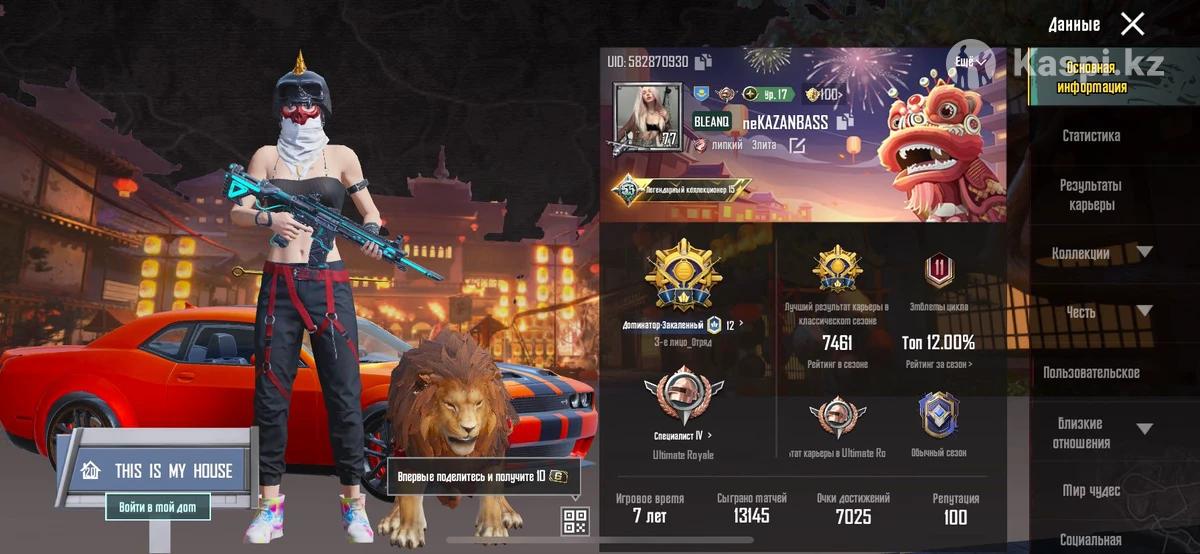Switch to the Статистика tab
The width and height of the screenshot is (1200, 554).
pyautogui.click(x=1091, y=136)
